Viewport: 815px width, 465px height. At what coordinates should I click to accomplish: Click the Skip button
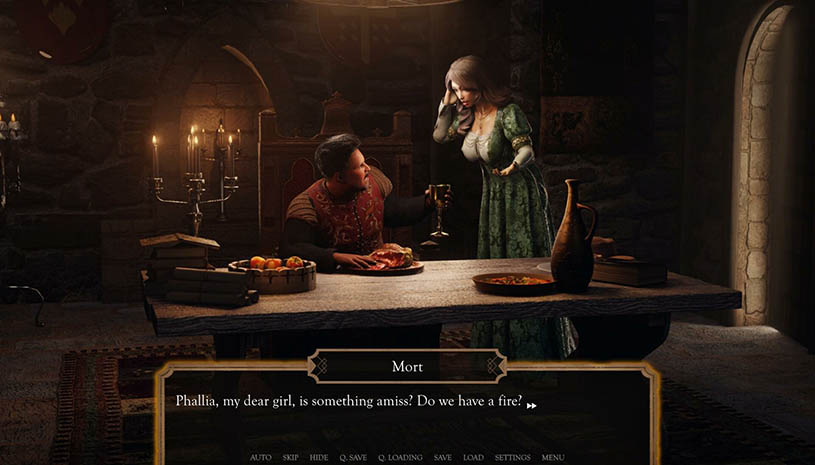tap(290, 457)
